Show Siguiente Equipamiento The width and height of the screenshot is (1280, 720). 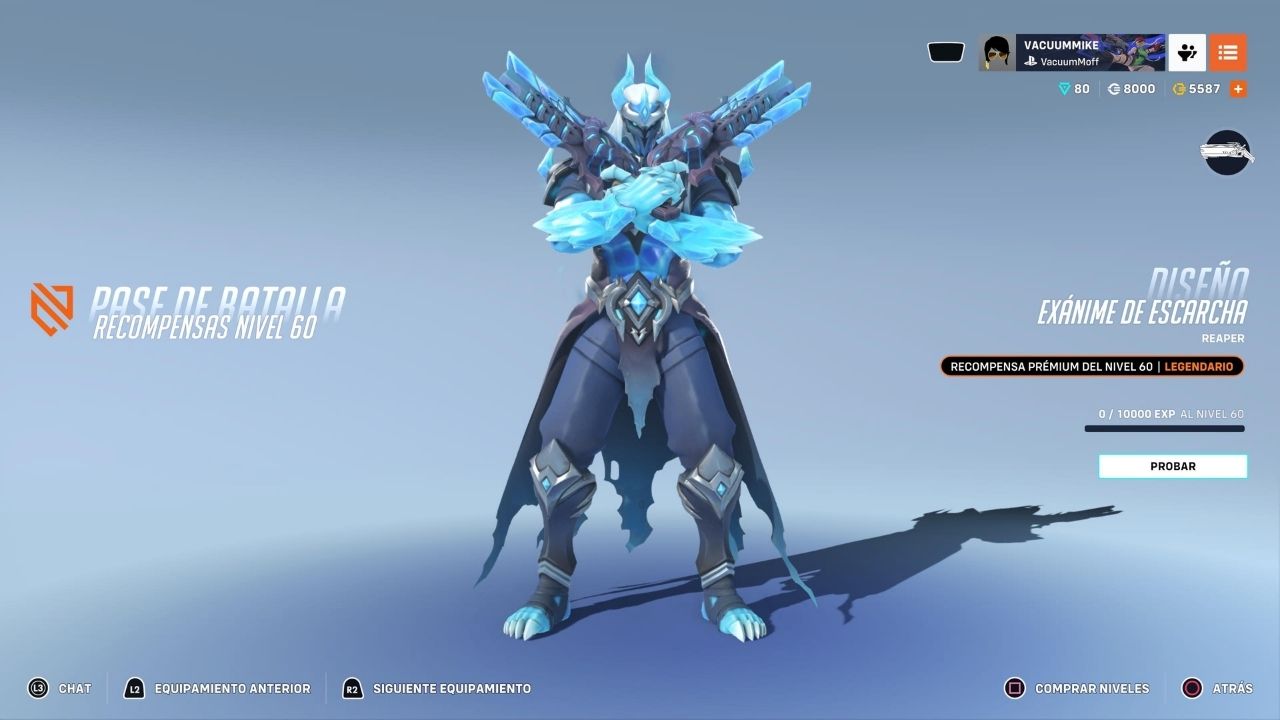[x=437, y=688]
